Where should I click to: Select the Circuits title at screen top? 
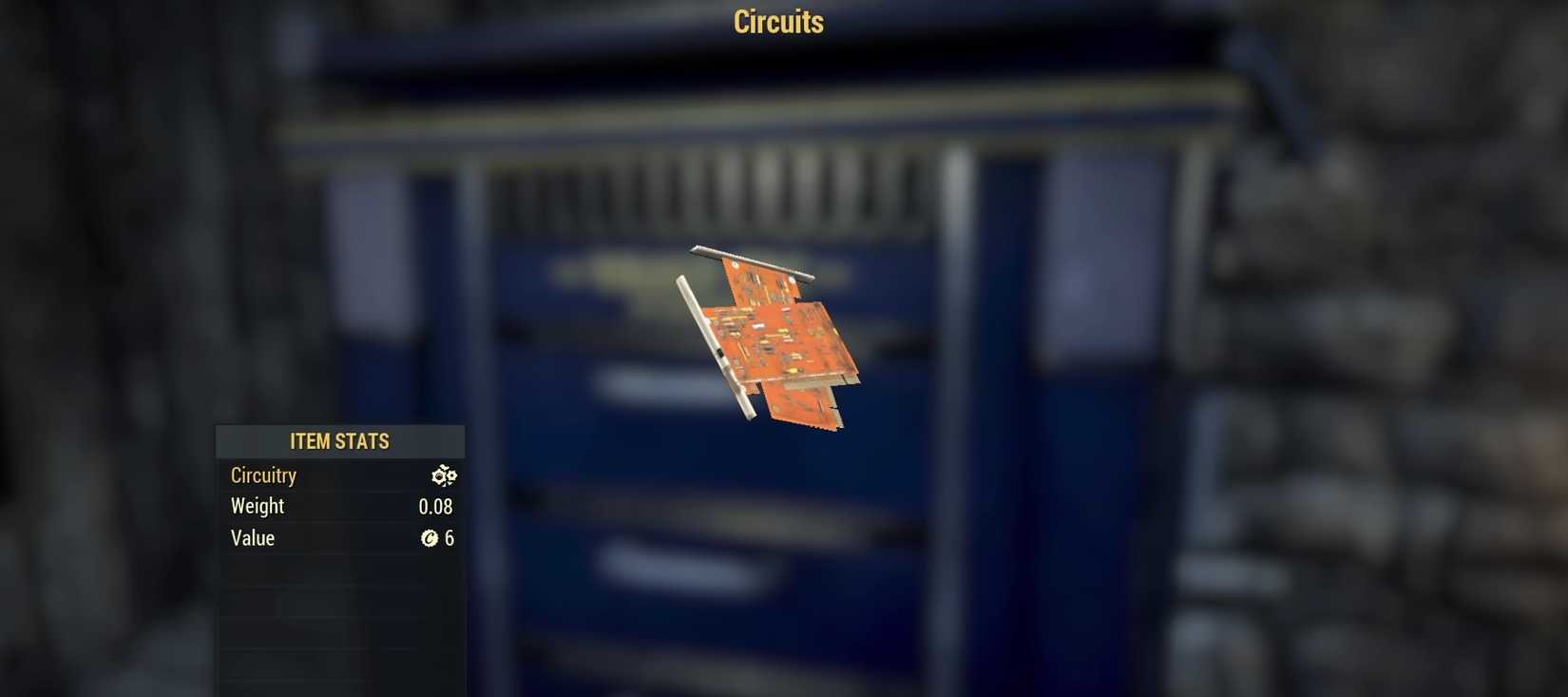pyautogui.click(x=776, y=22)
